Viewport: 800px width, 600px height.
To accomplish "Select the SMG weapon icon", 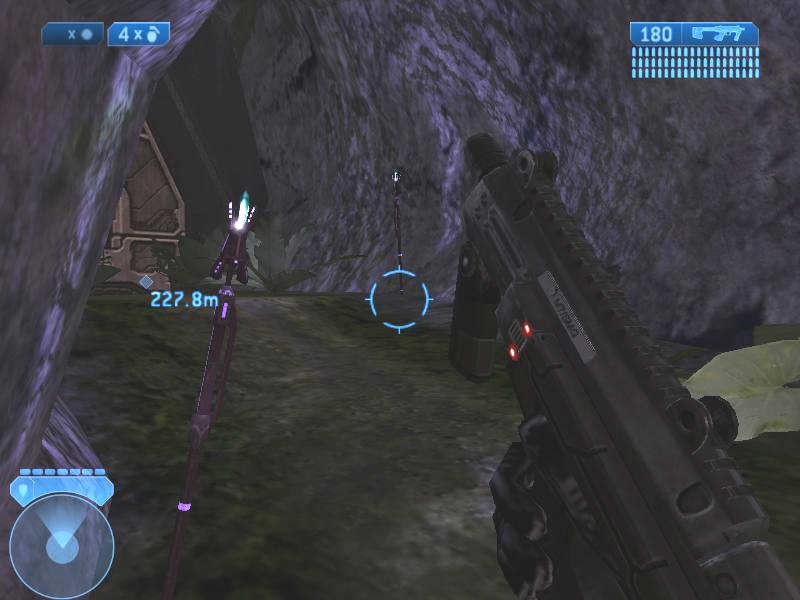I will (x=720, y=34).
